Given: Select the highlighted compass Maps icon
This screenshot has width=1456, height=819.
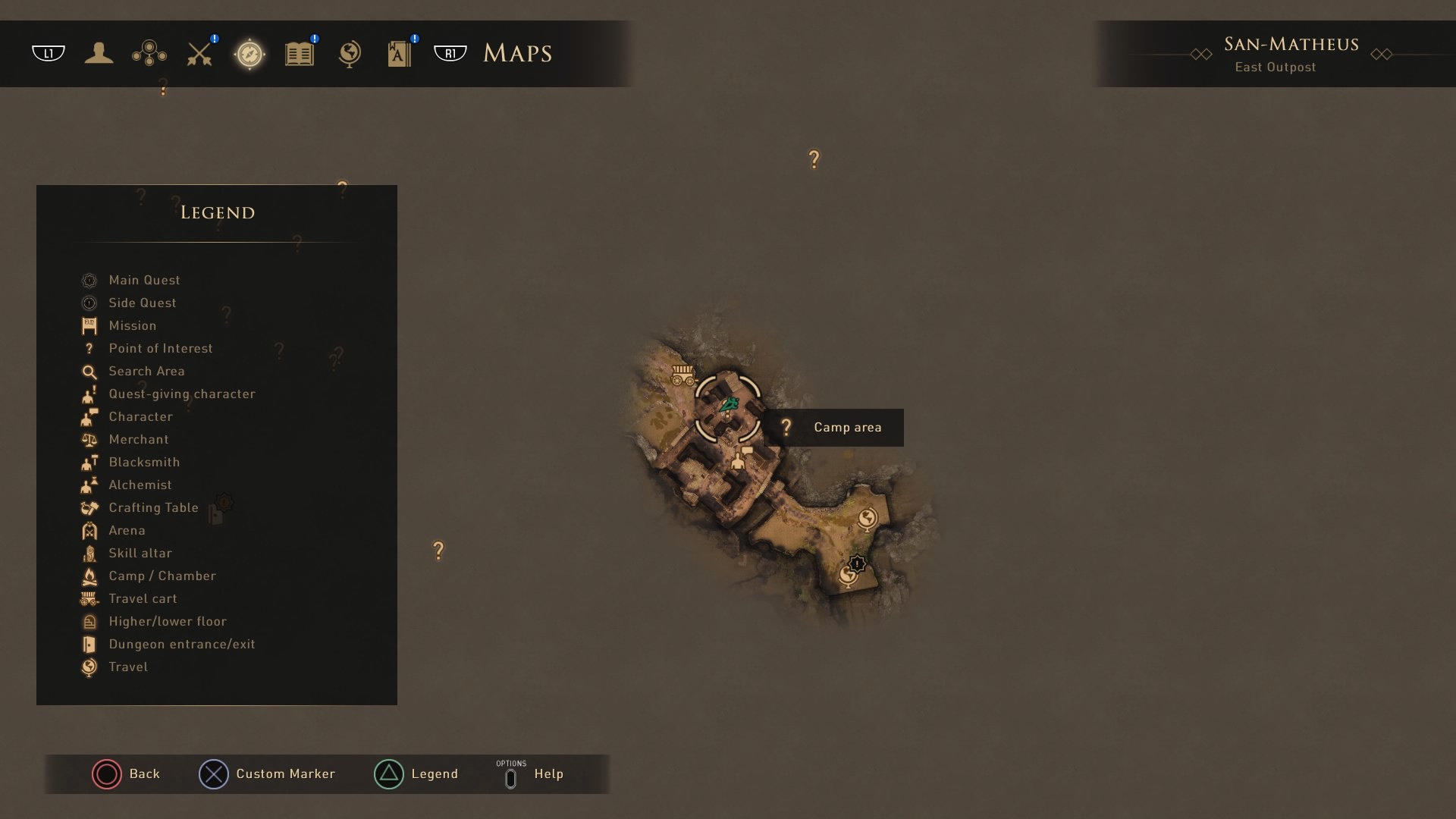Looking at the screenshot, I should (250, 53).
